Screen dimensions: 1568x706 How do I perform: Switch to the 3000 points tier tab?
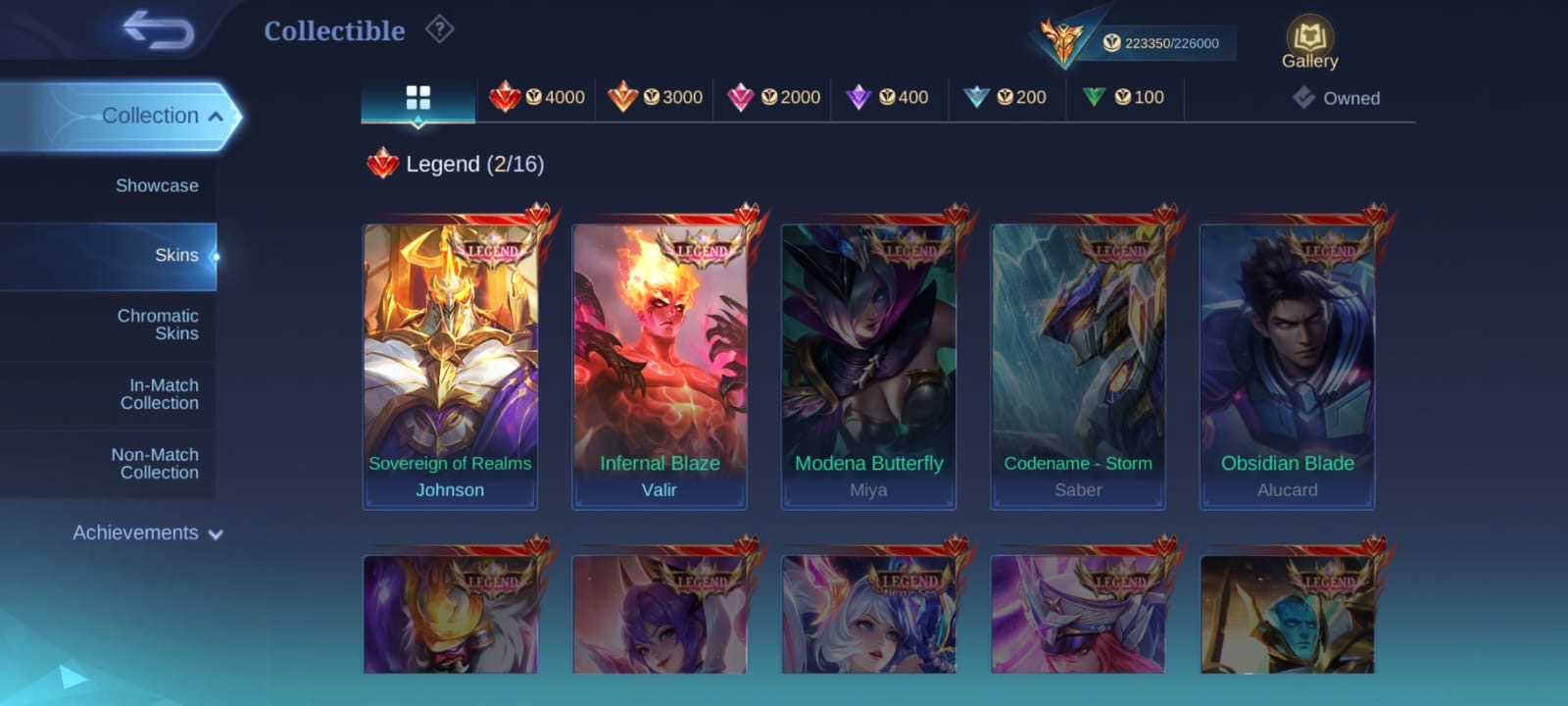pyautogui.click(x=655, y=97)
